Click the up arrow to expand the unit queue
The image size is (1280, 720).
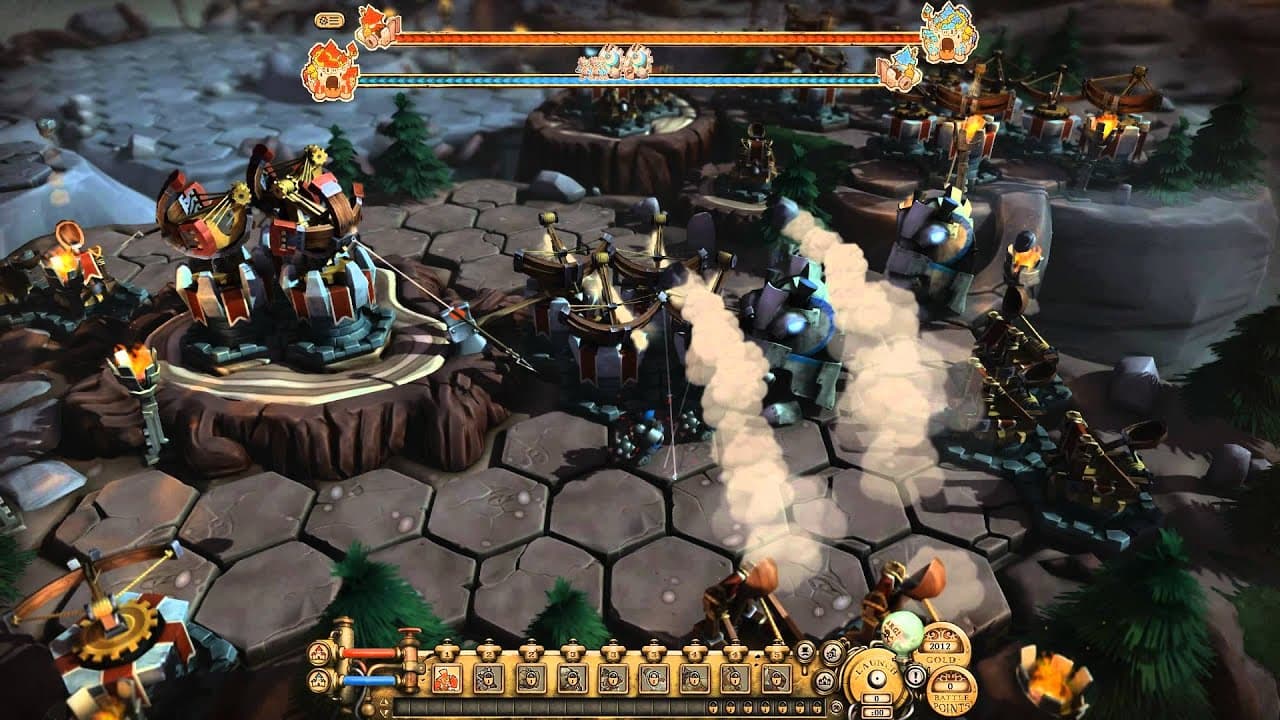tap(382, 701)
